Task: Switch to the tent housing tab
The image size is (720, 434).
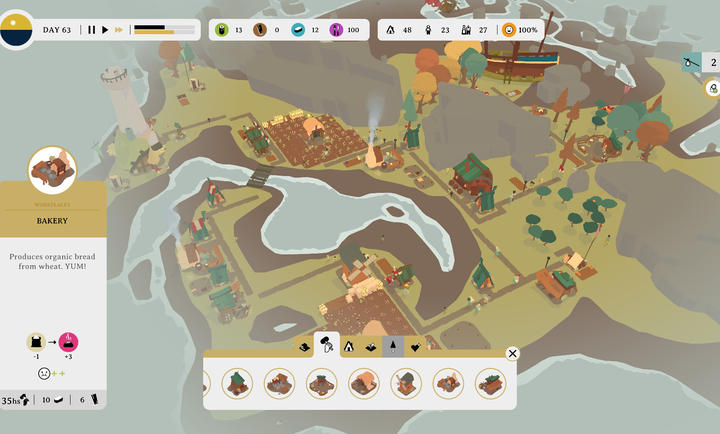Action: click(x=349, y=346)
